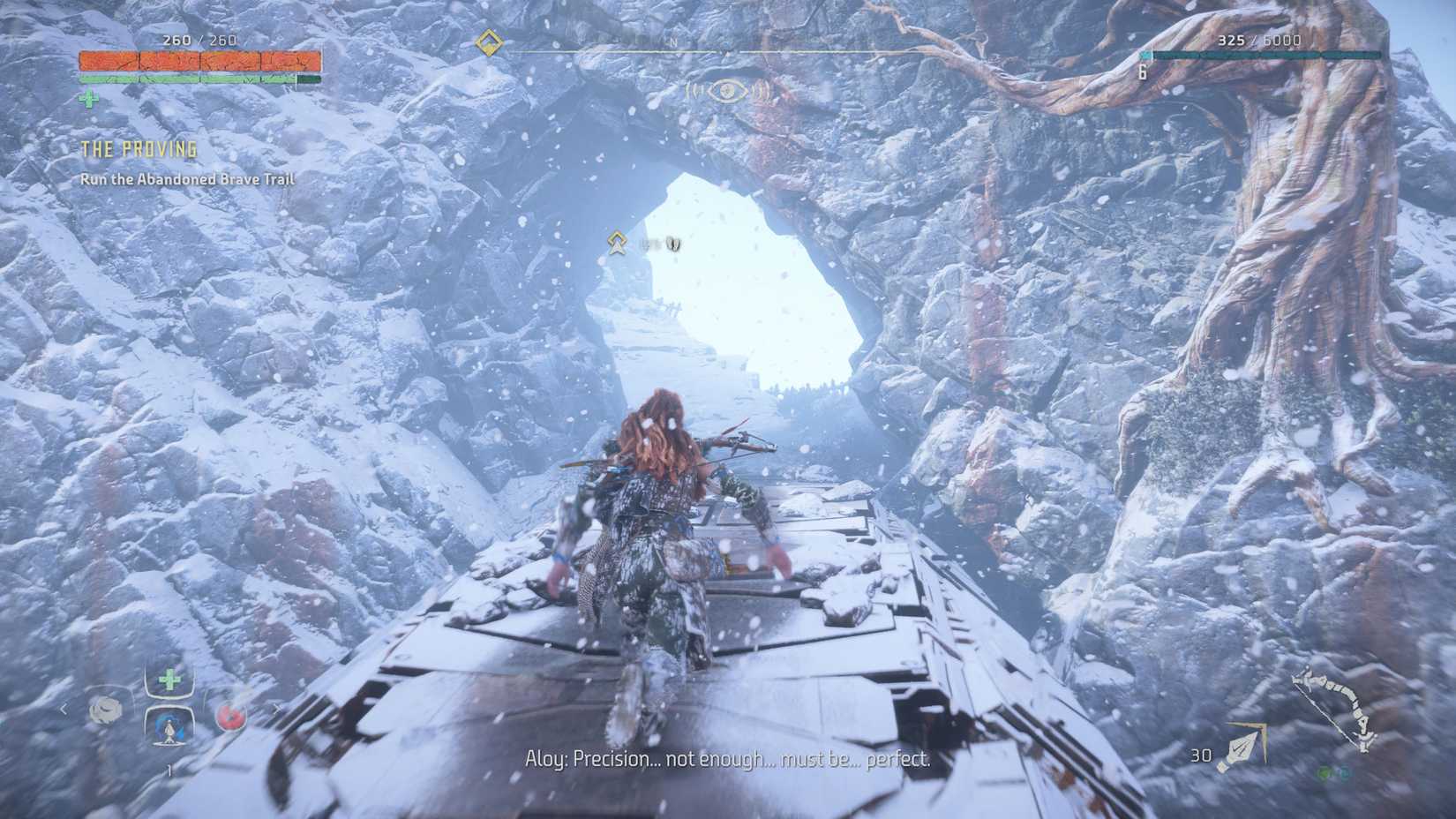
Task: Select the green health potion in the item wheel
Action: tap(169, 680)
